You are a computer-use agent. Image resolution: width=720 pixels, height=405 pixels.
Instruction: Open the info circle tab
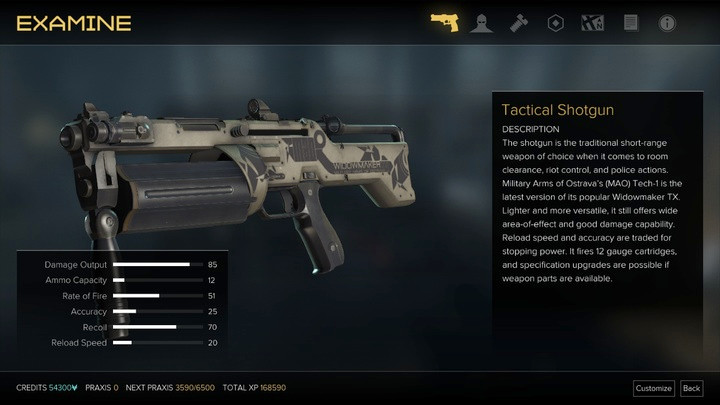[x=667, y=22]
